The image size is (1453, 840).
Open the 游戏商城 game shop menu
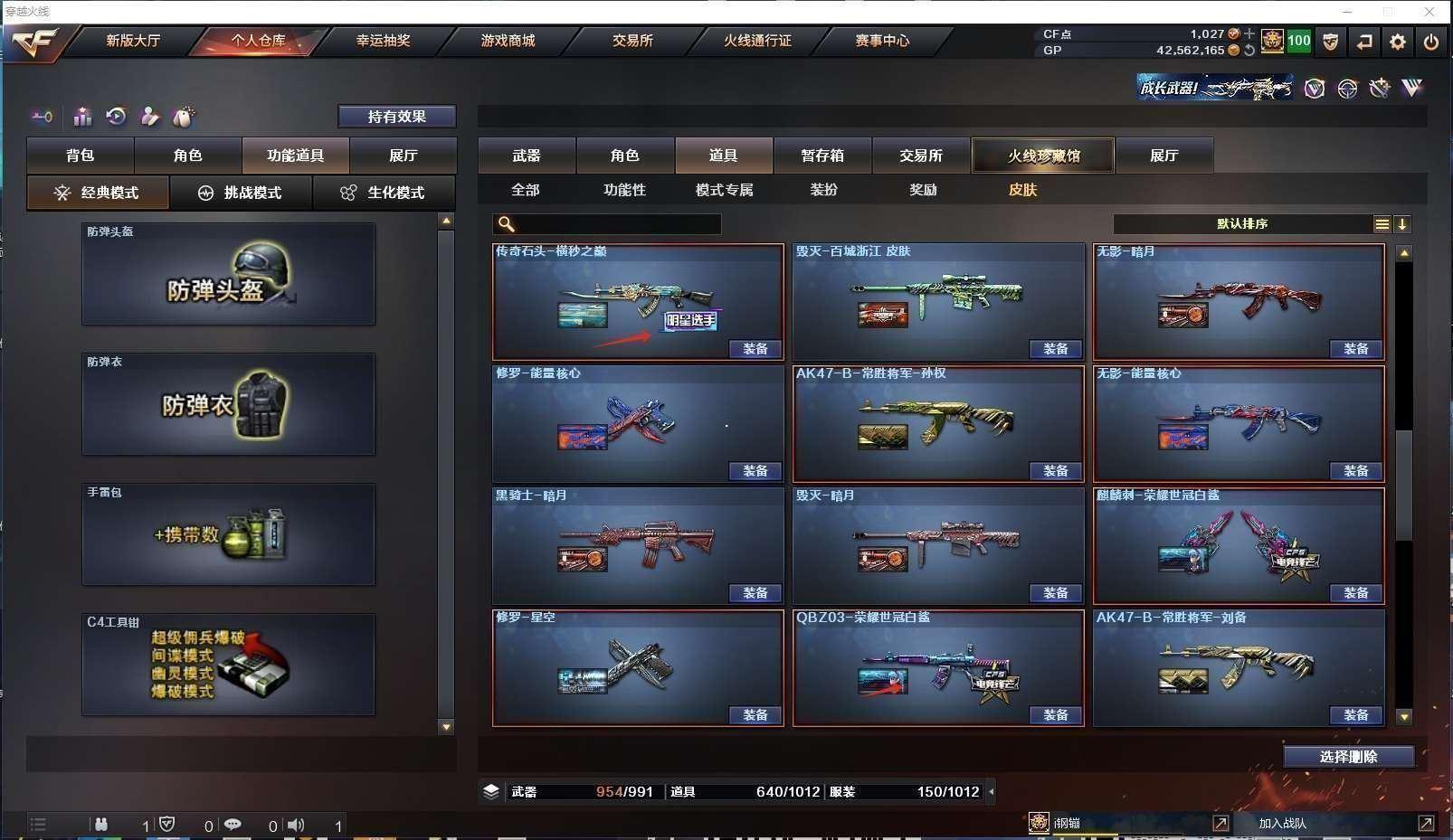(508, 41)
